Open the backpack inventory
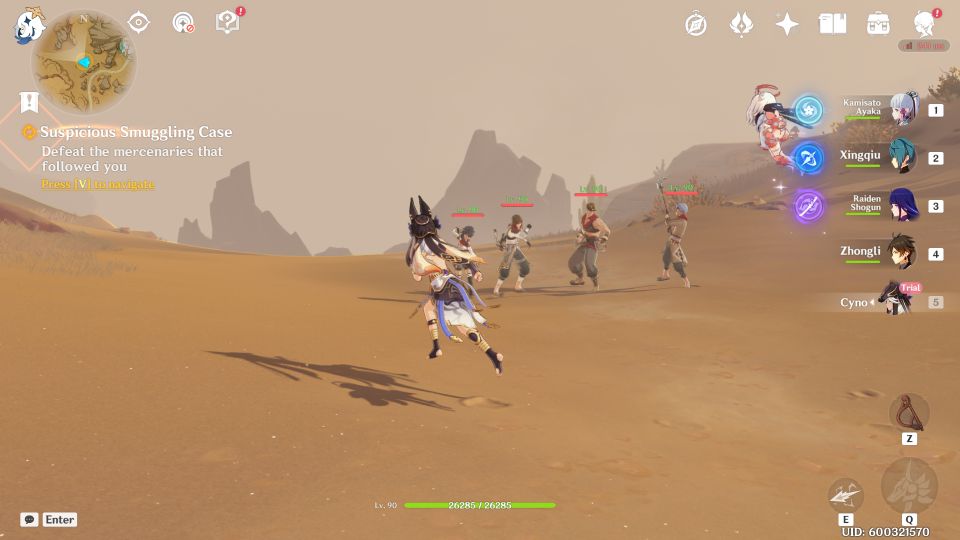Image resolution: width=960 pixels, height=540 pixels. [878, 24]
